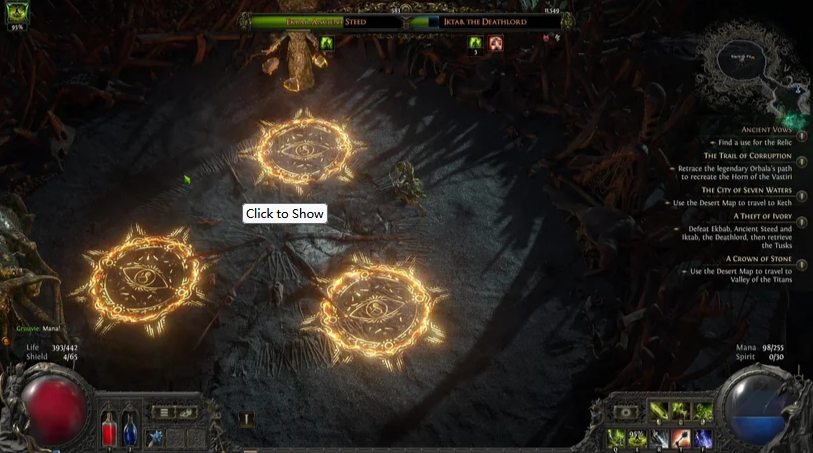Click the character portrait showing 95%
The image size is (813, 453).
click(16, 13)
